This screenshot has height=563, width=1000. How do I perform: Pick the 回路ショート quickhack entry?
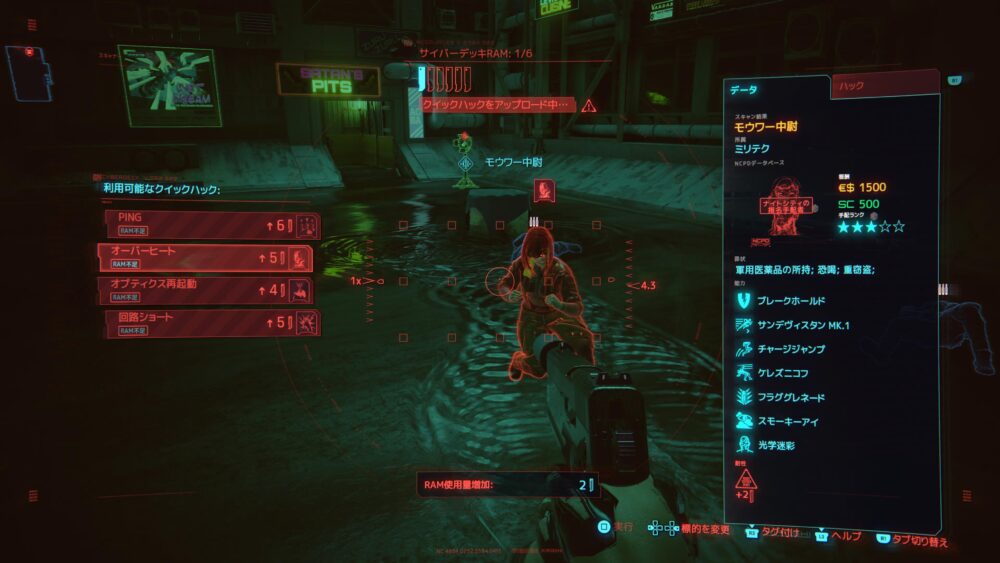pyautogui.click(x=200, y=322)
